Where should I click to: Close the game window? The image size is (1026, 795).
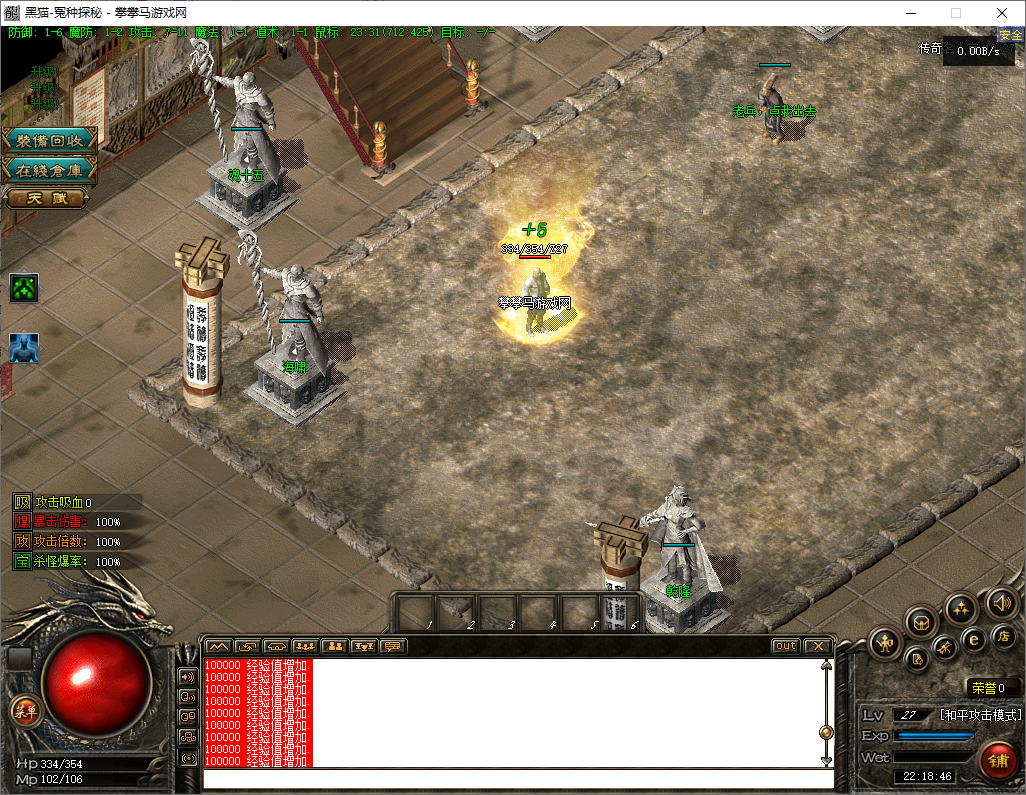1002,13
